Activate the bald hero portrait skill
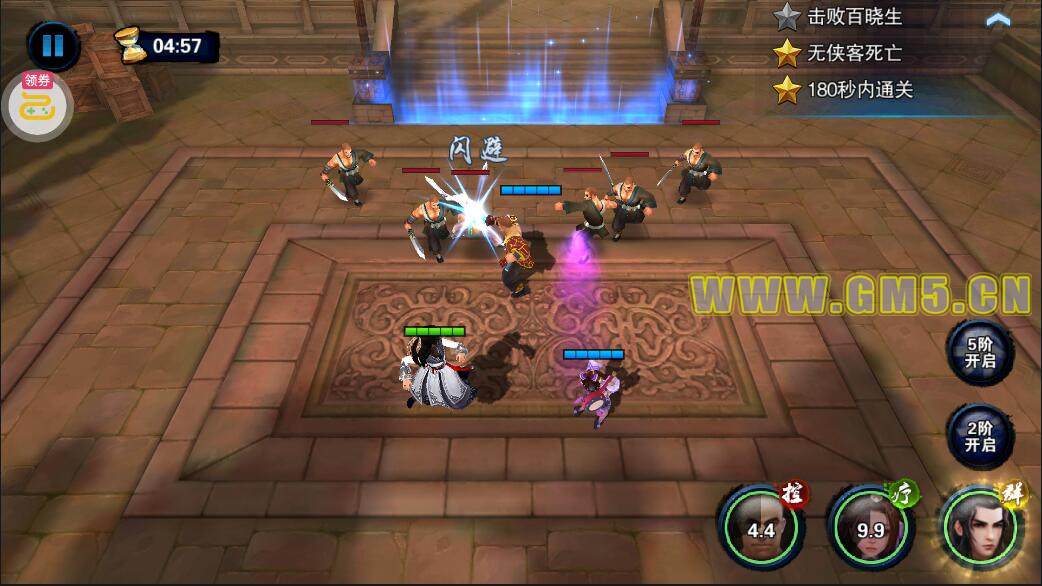The height and width of the screenshot is (586, 1042). [x=760, y=525]
